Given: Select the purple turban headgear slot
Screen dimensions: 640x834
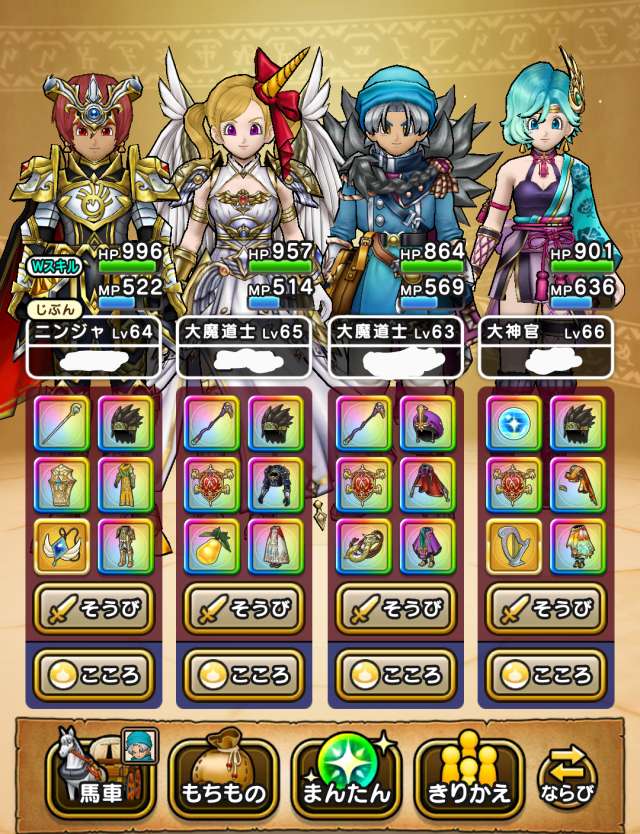Looking at the screenshot, I should pos(427,423).
